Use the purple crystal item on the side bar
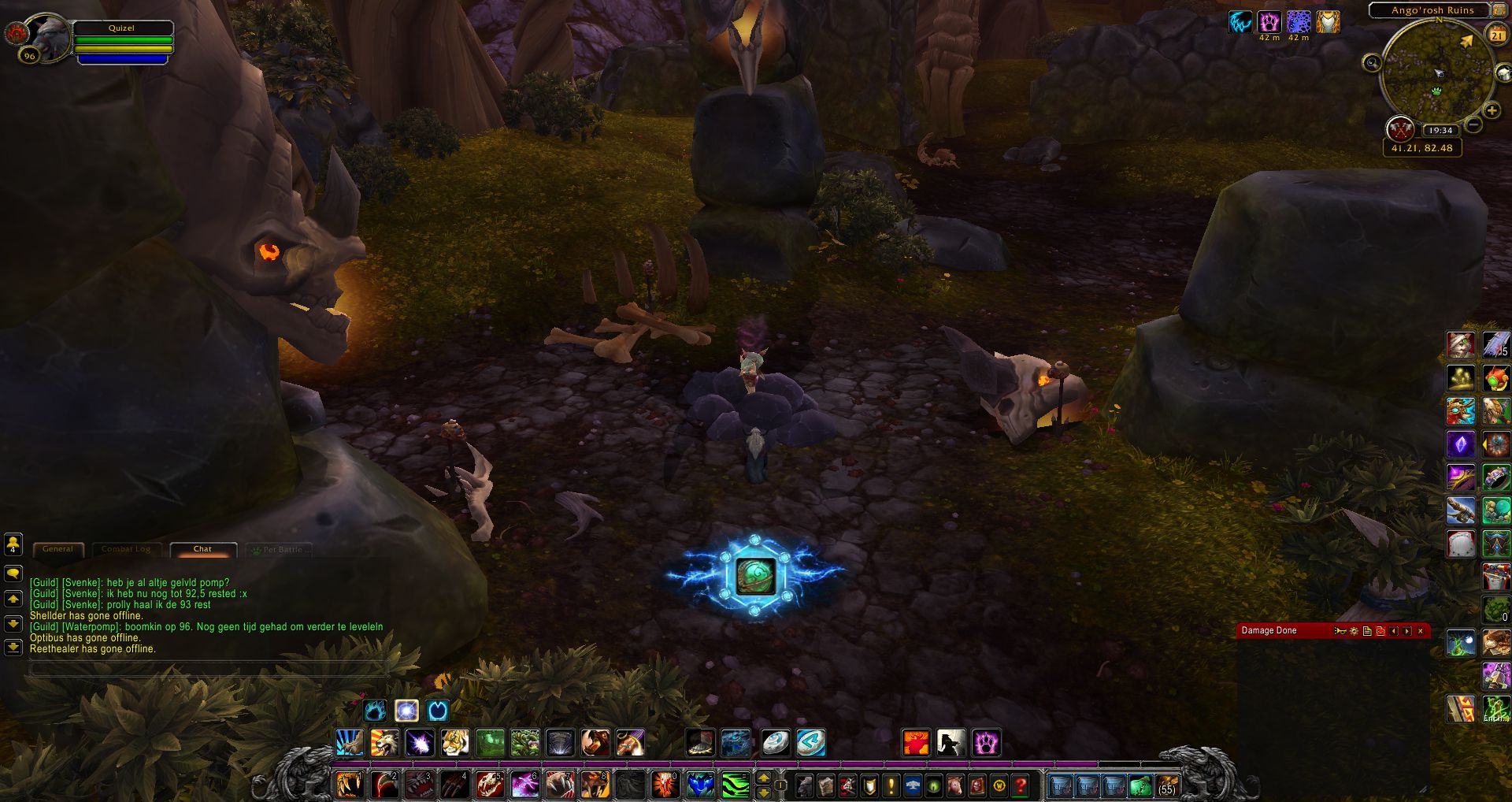1512x802 pixels. point(1461,444)
